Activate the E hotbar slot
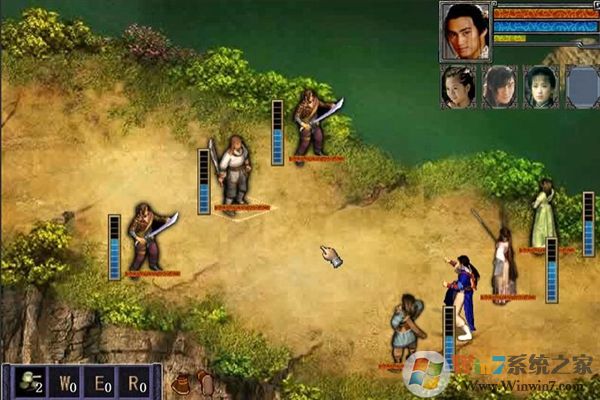The height and width of the screenshot is (400, 600). click(x=101, y=382)
